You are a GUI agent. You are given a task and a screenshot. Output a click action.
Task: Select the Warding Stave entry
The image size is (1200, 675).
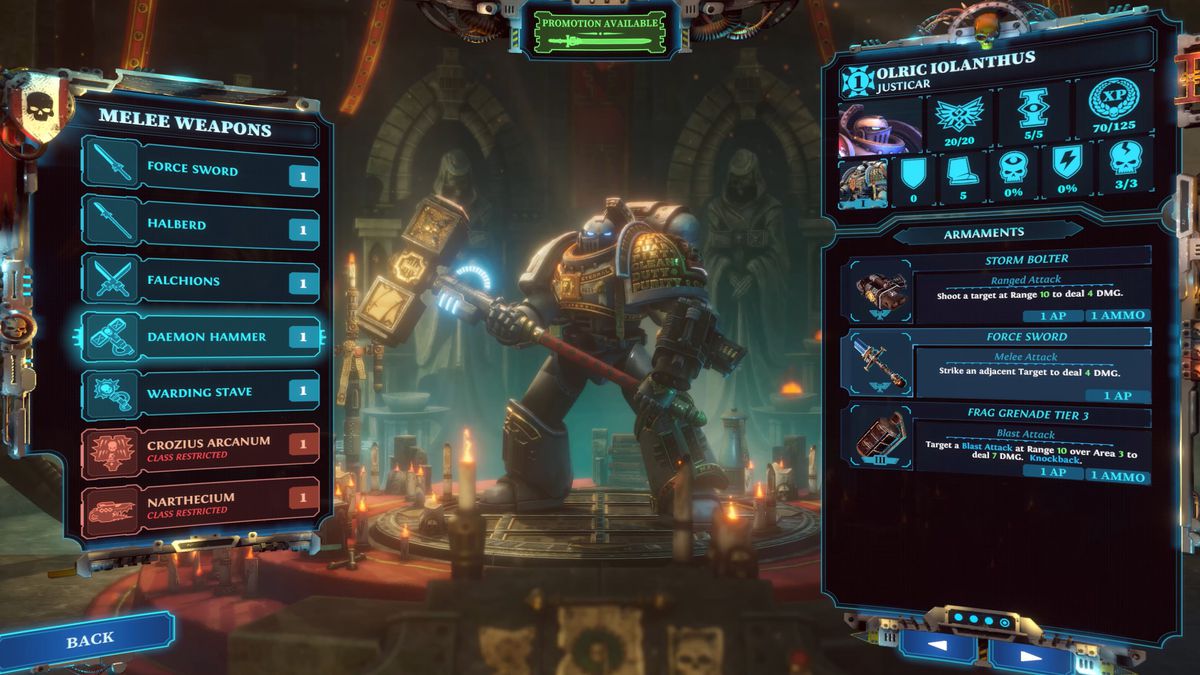pos(200,392)
